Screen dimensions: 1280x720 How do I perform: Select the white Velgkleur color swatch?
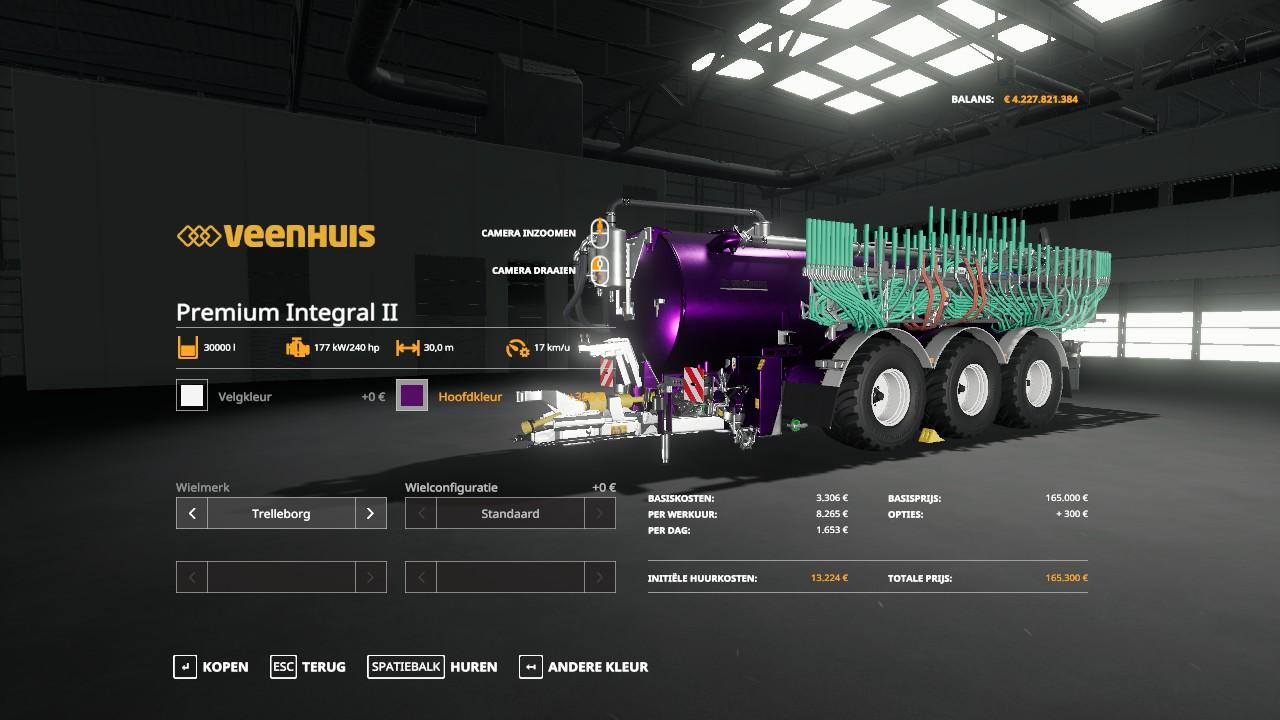coord(192,396)
